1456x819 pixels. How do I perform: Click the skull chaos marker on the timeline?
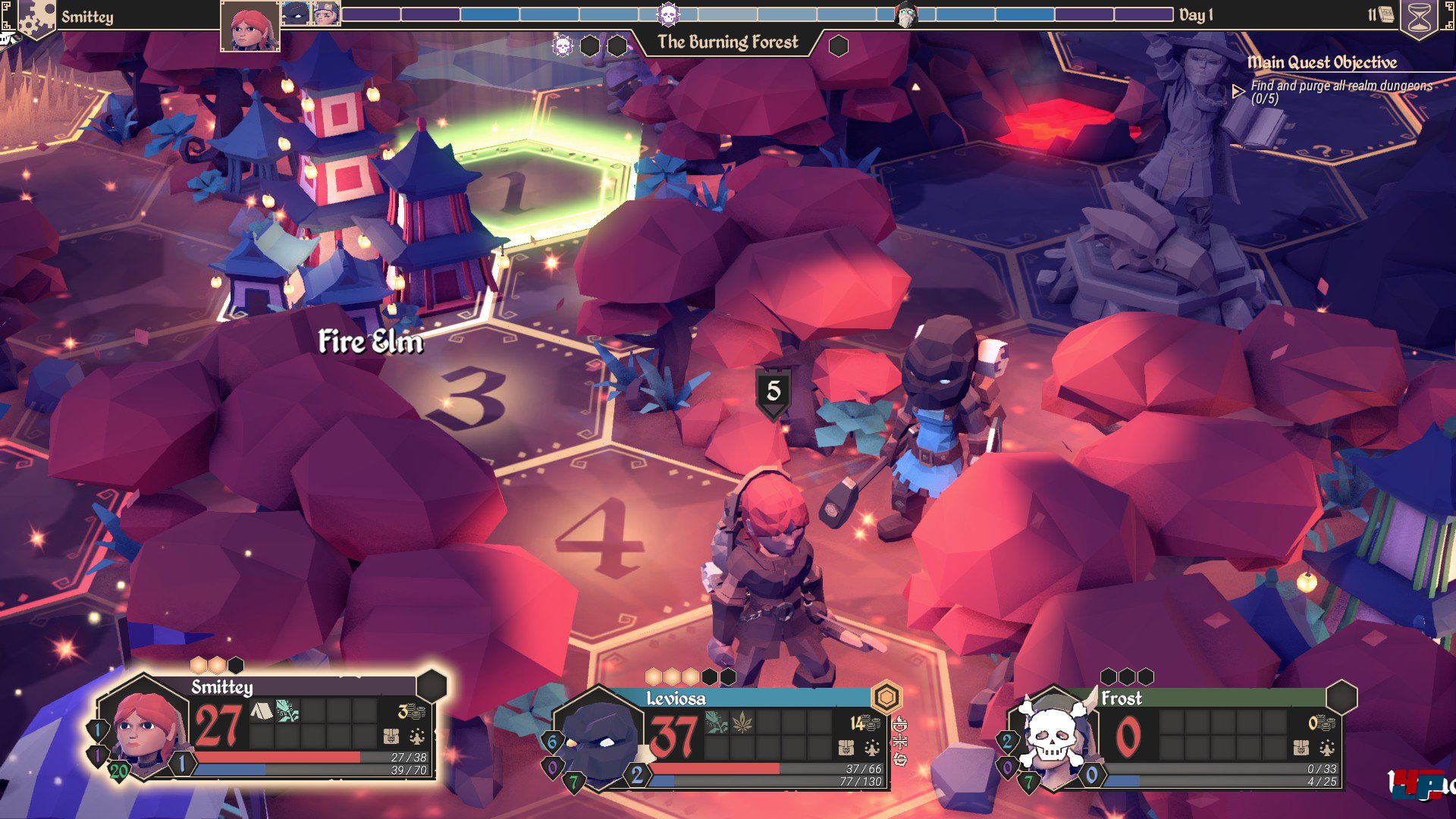point(668,14)
